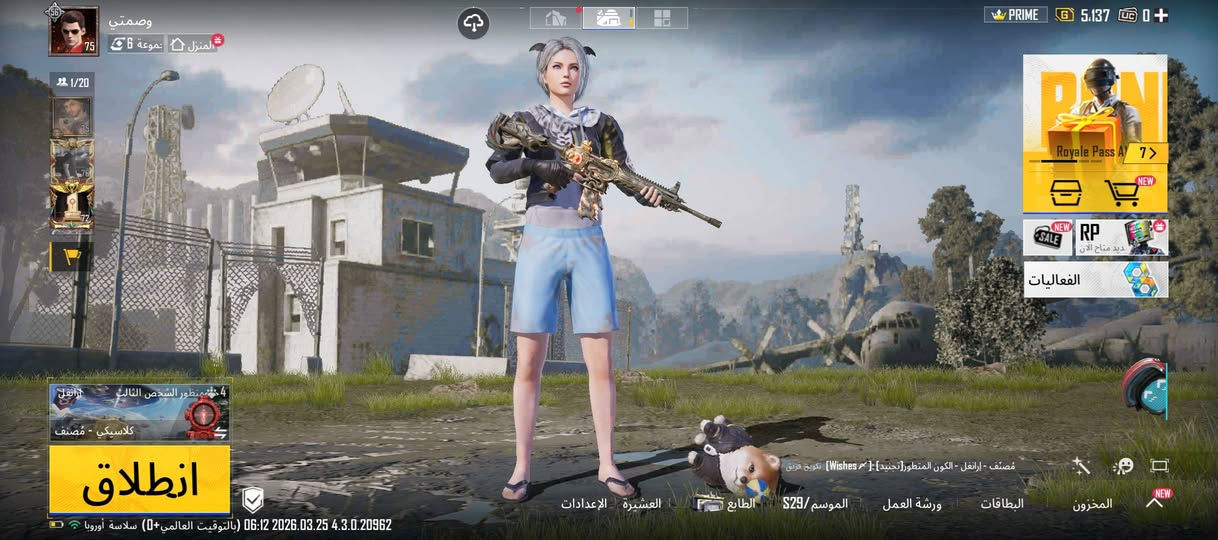The width and height of the screenshot is (1218, 540).
Task: Start the match with the yellow انطلاق button
Action: 140,480
